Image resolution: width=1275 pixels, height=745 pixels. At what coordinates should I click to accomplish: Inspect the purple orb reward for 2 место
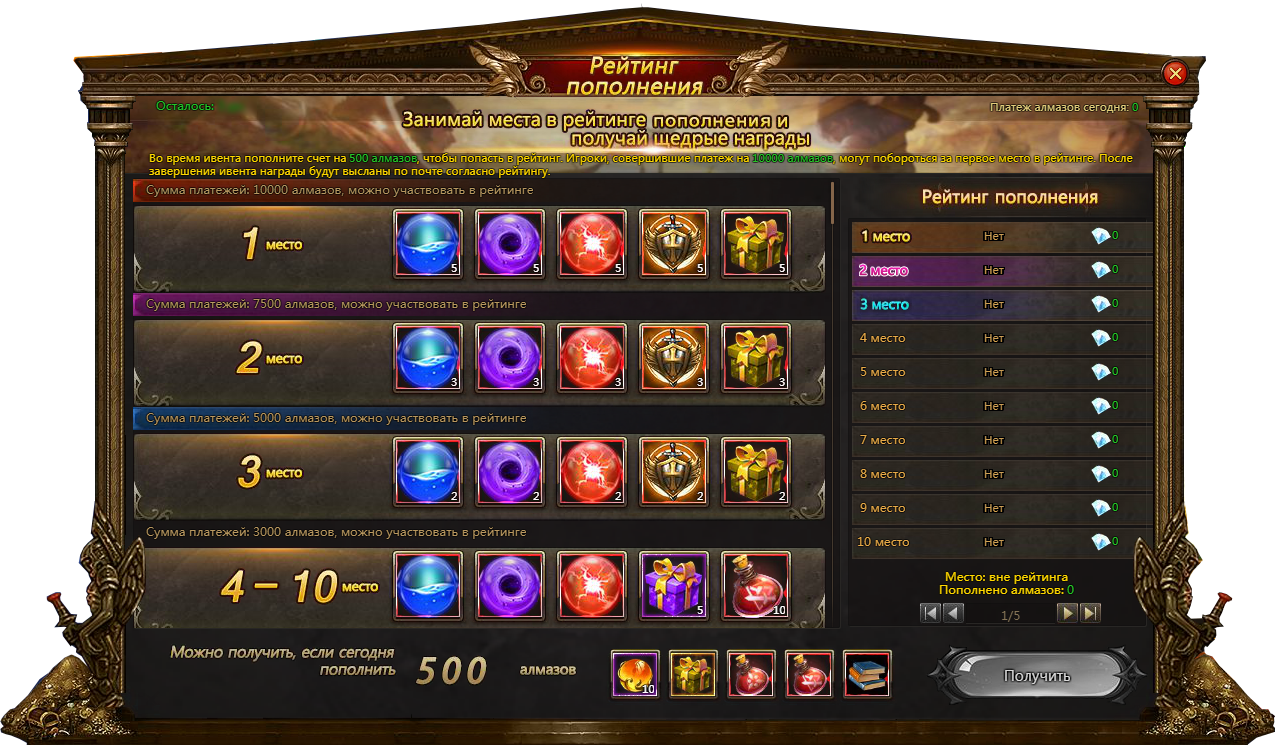pyautogui.click(x=510, y=358)
